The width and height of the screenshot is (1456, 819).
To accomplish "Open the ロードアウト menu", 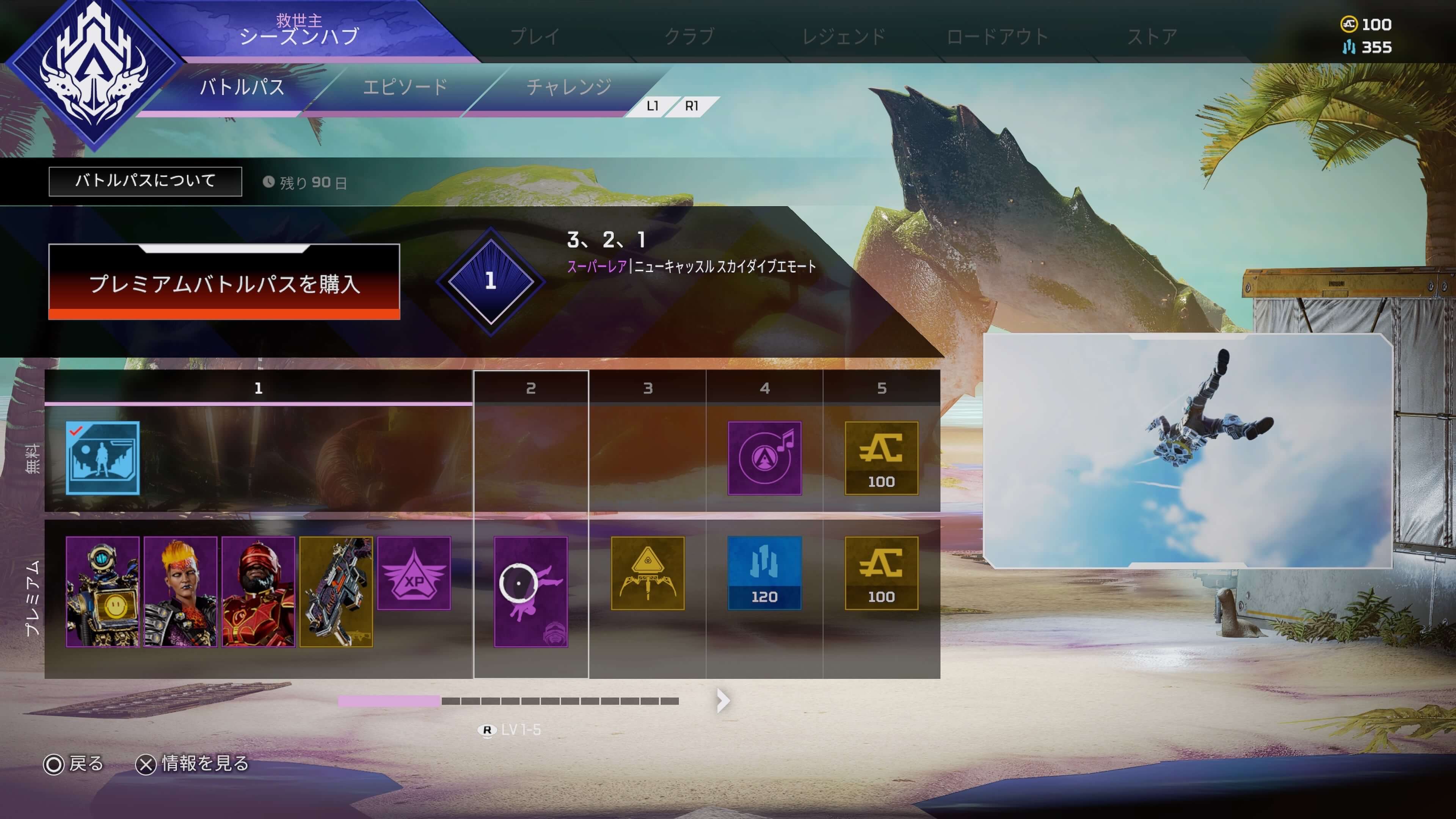I will [x=998, y=37].
